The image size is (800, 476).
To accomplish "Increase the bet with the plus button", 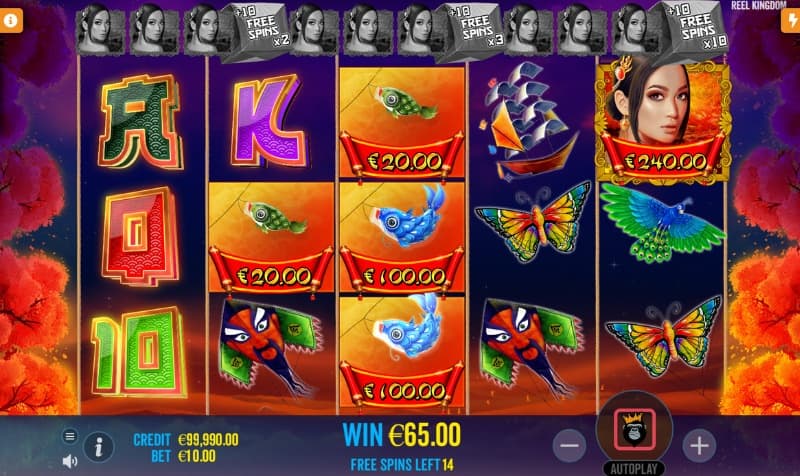I will pos(699,444).
